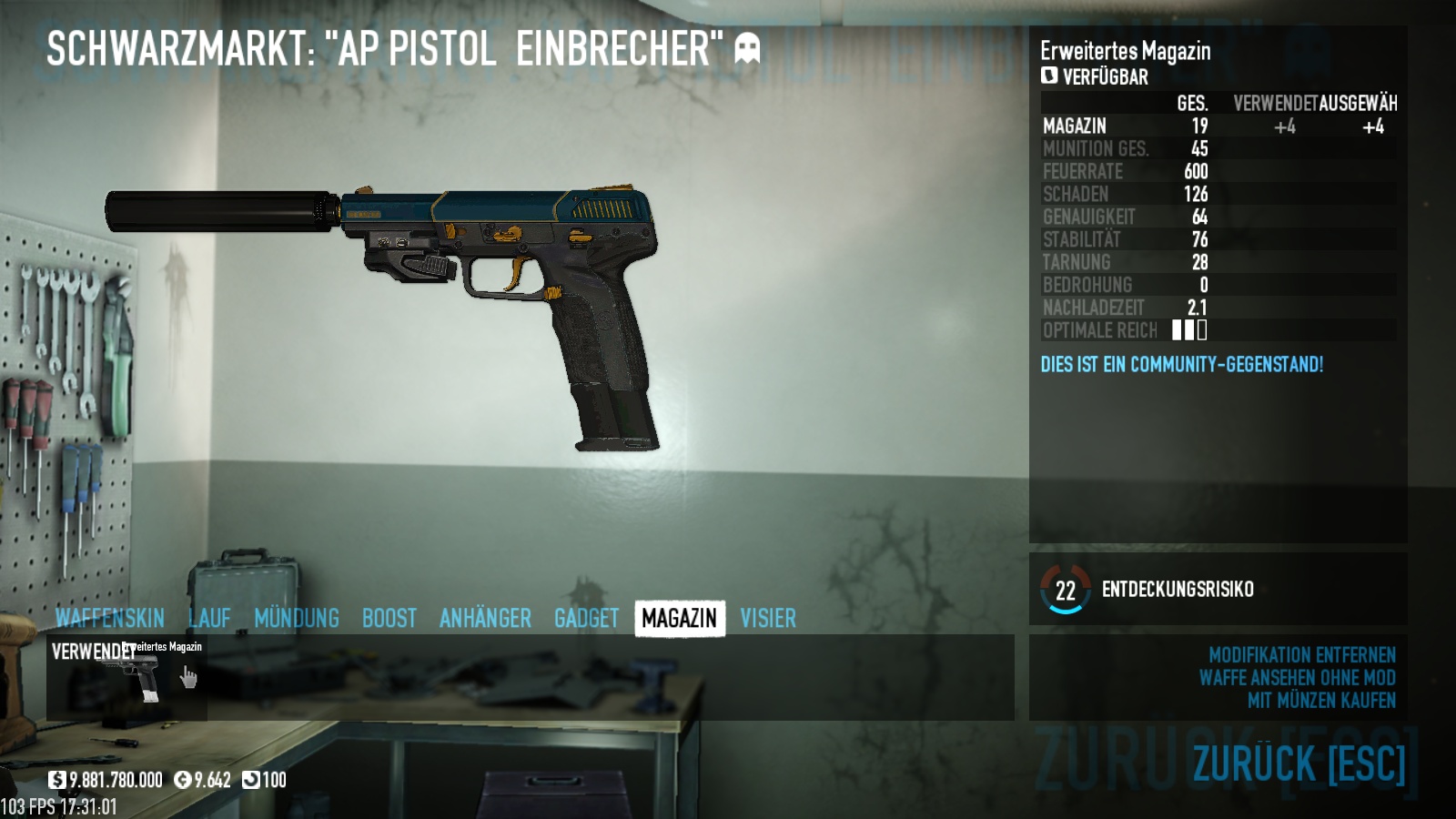Select the Erweitertes Magazin mod slot

[127, 678]
